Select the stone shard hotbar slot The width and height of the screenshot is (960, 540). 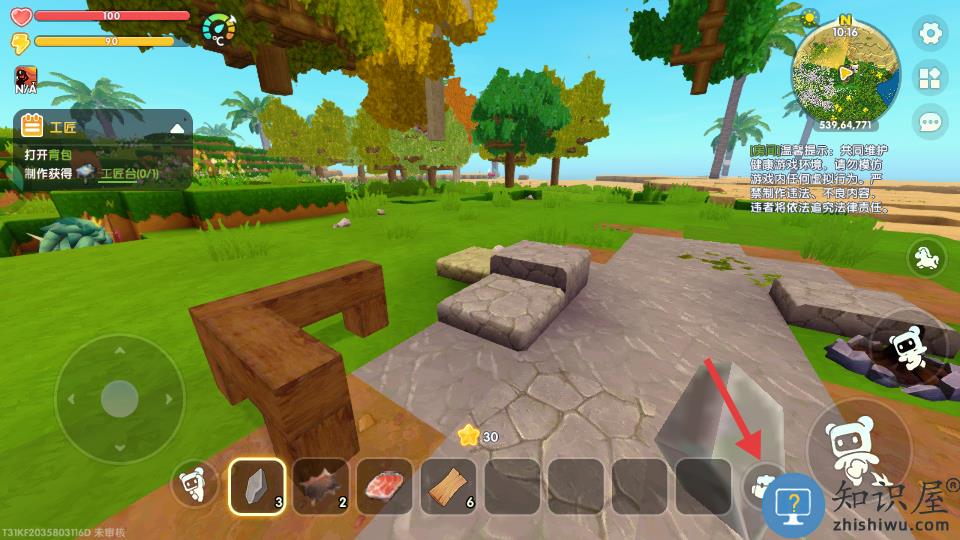click(x=257, y=486)
